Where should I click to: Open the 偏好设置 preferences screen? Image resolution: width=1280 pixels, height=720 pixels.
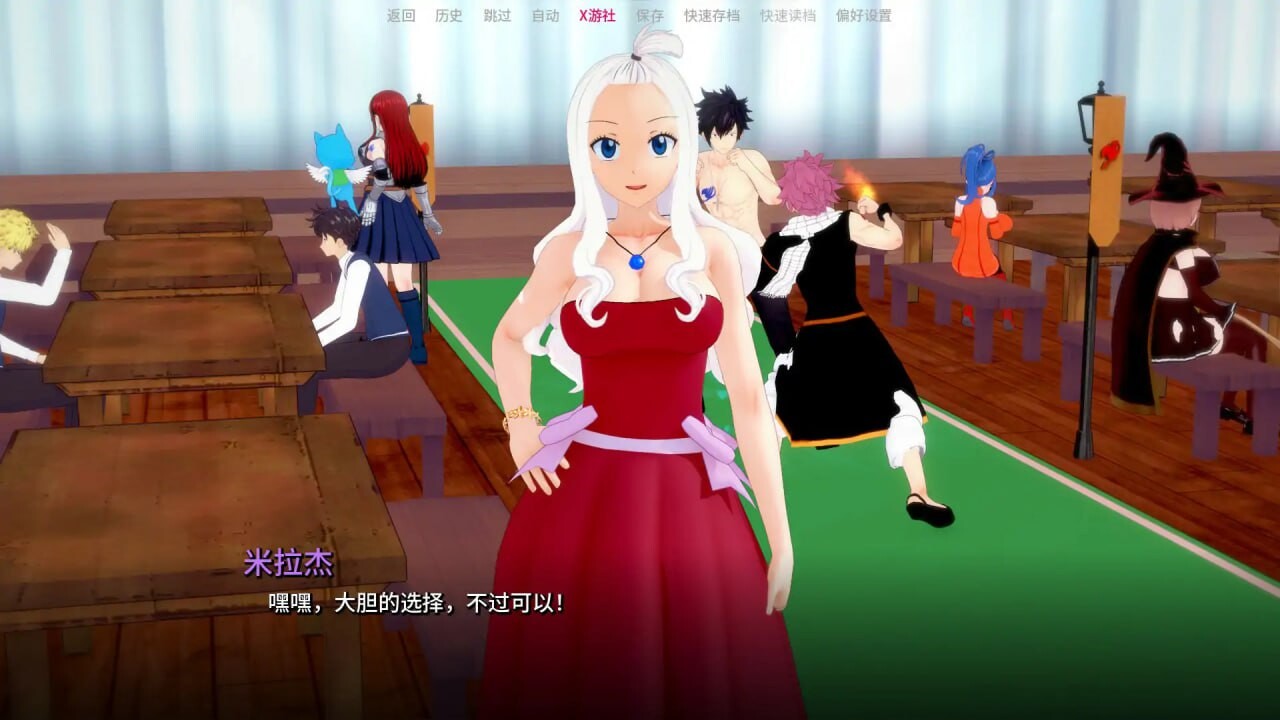pyautogui.click(x=864, y=16)
